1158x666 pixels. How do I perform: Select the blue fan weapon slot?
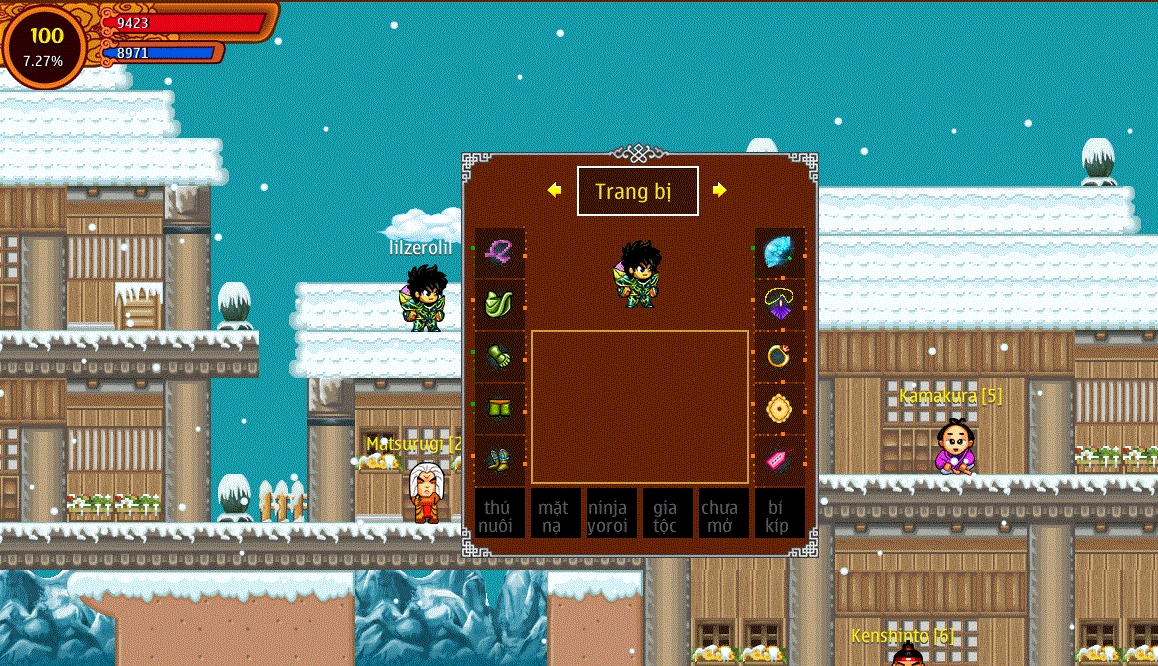point(779,253)
